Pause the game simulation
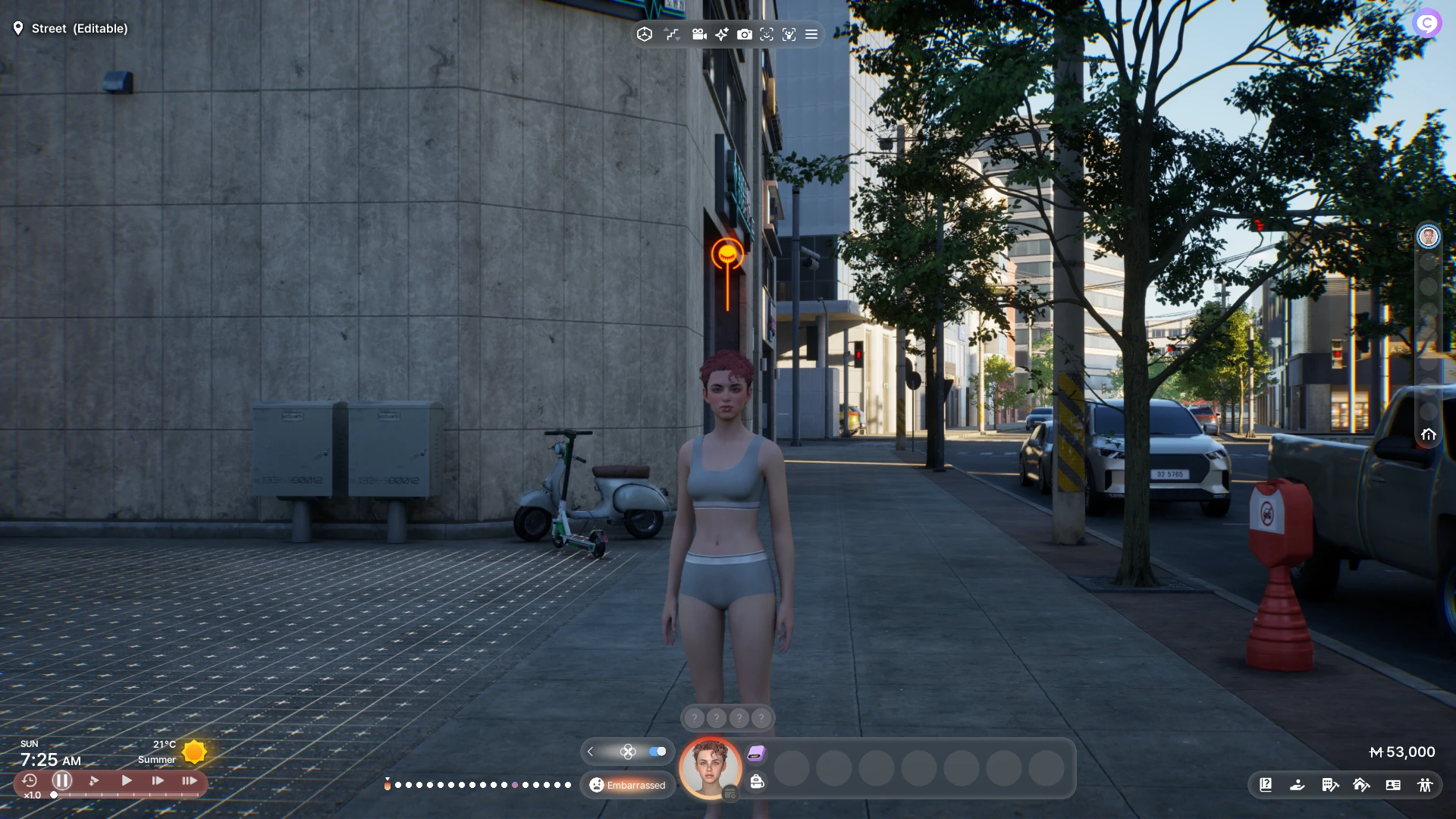1456x819 pixels. [x=62, y=780]
